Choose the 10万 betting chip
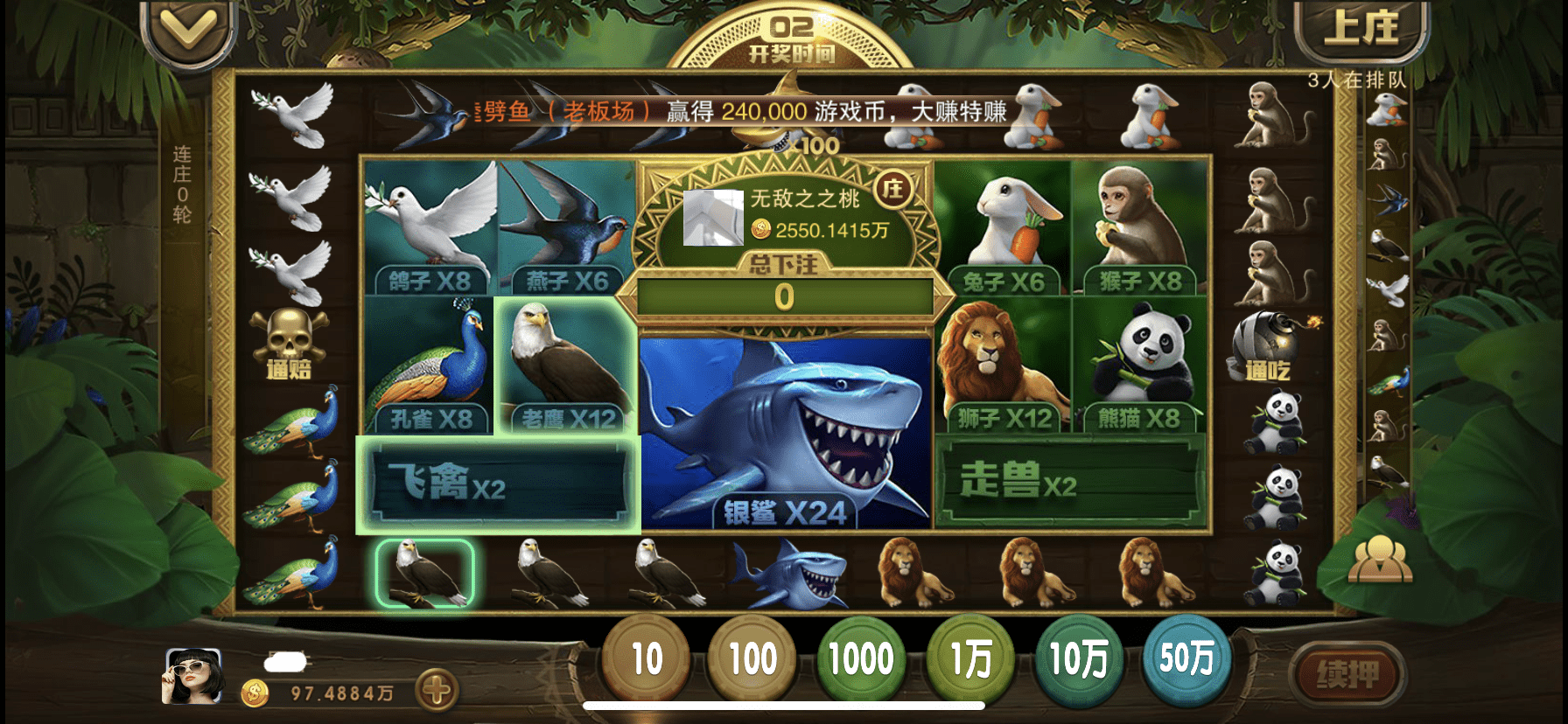 point(1078,659)
